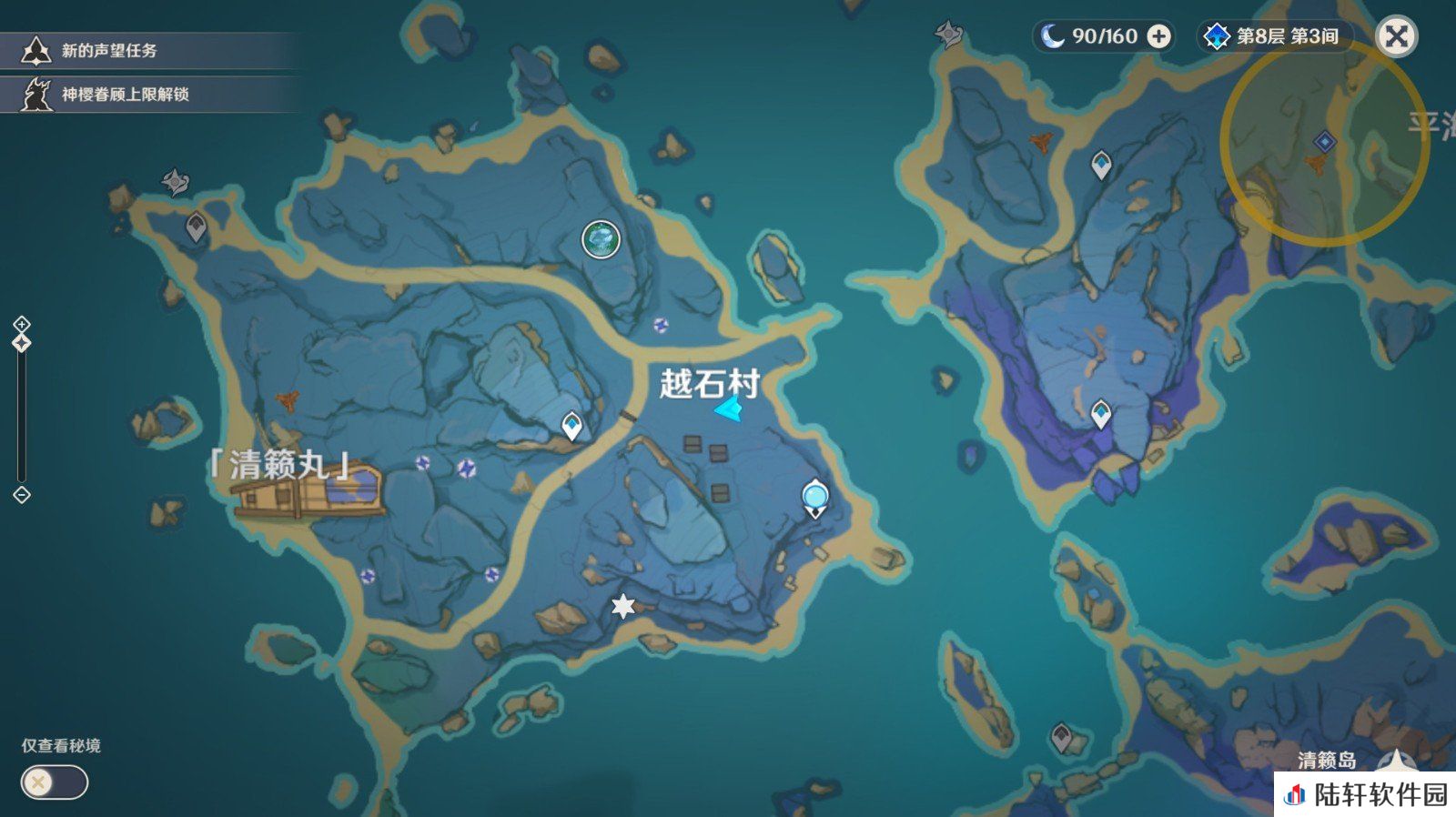Zoom out the map with the minus button
The image size is (1456, 817).
[x=22, y=495]
